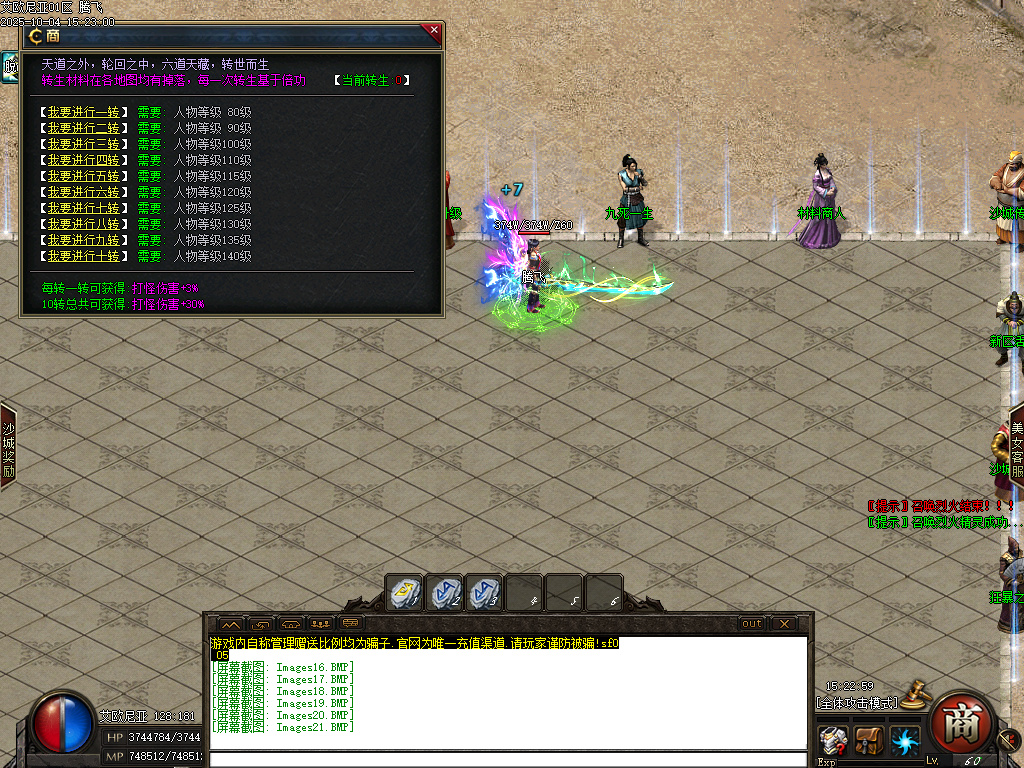Select the 我要进行六转 rebirth option
This screenshot has width=1024, height=768.
point(83,192)
